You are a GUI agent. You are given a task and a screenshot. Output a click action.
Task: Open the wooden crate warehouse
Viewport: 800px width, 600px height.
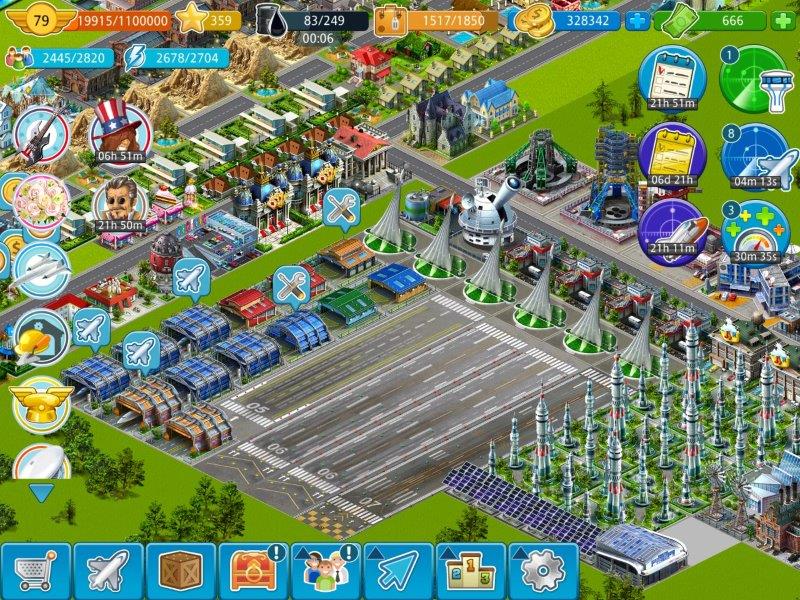(181, 571)
